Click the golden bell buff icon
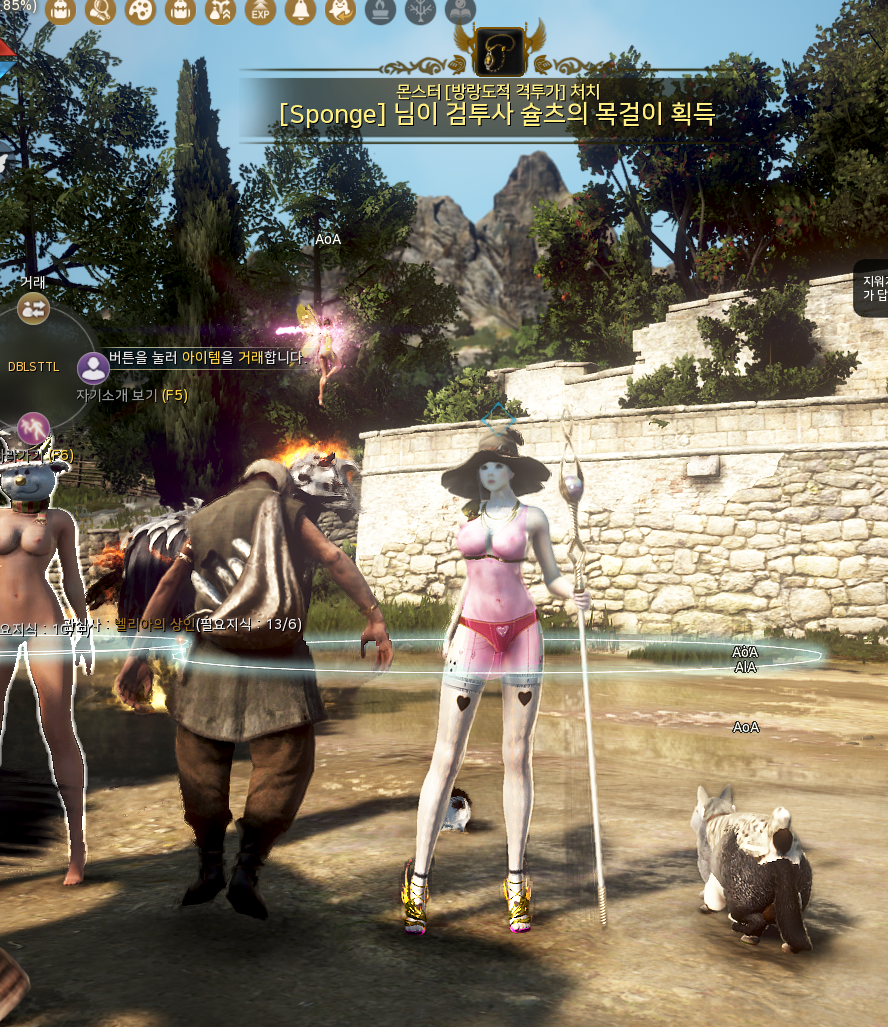The height and width of the screenshot is (1027, 888). [300, 10]
